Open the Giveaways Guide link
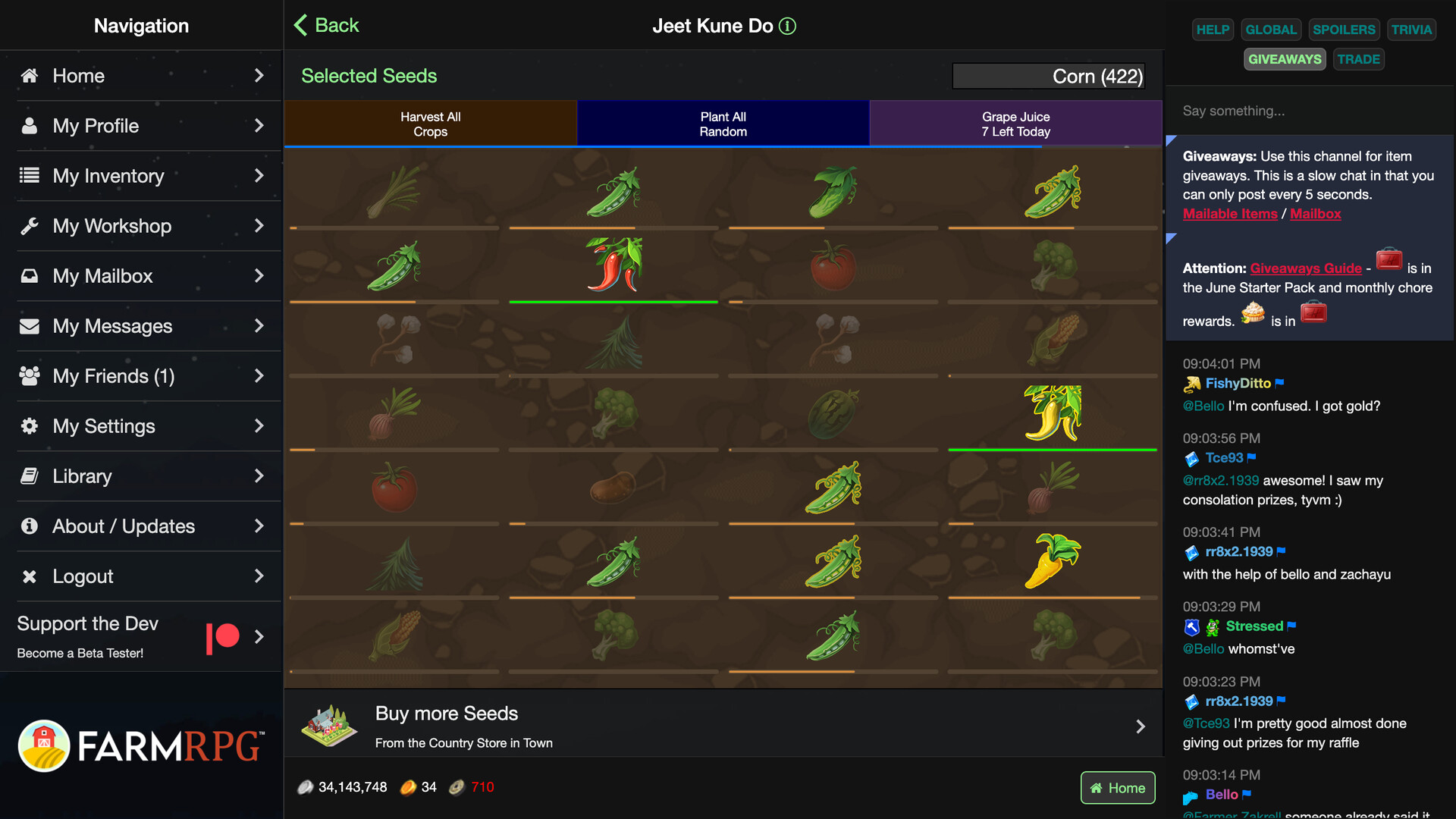Image resolution: width=1456 pixels, height=819 pixels. tap(1305, 268)
